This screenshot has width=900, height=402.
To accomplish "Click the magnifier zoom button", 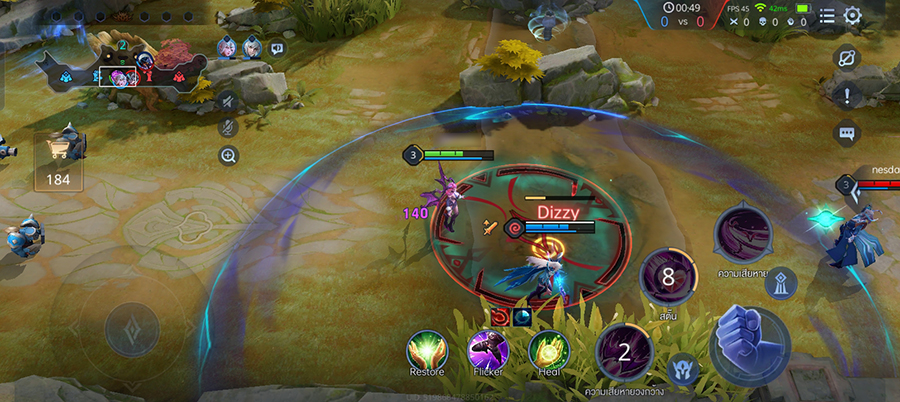I will 229,155.
